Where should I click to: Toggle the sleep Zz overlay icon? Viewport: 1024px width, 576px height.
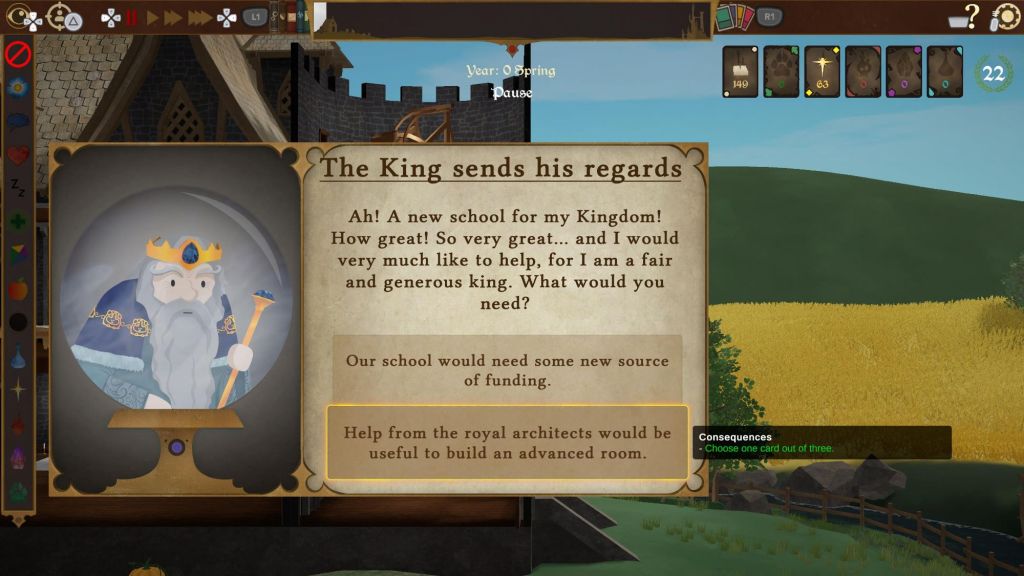pos(18,188)
